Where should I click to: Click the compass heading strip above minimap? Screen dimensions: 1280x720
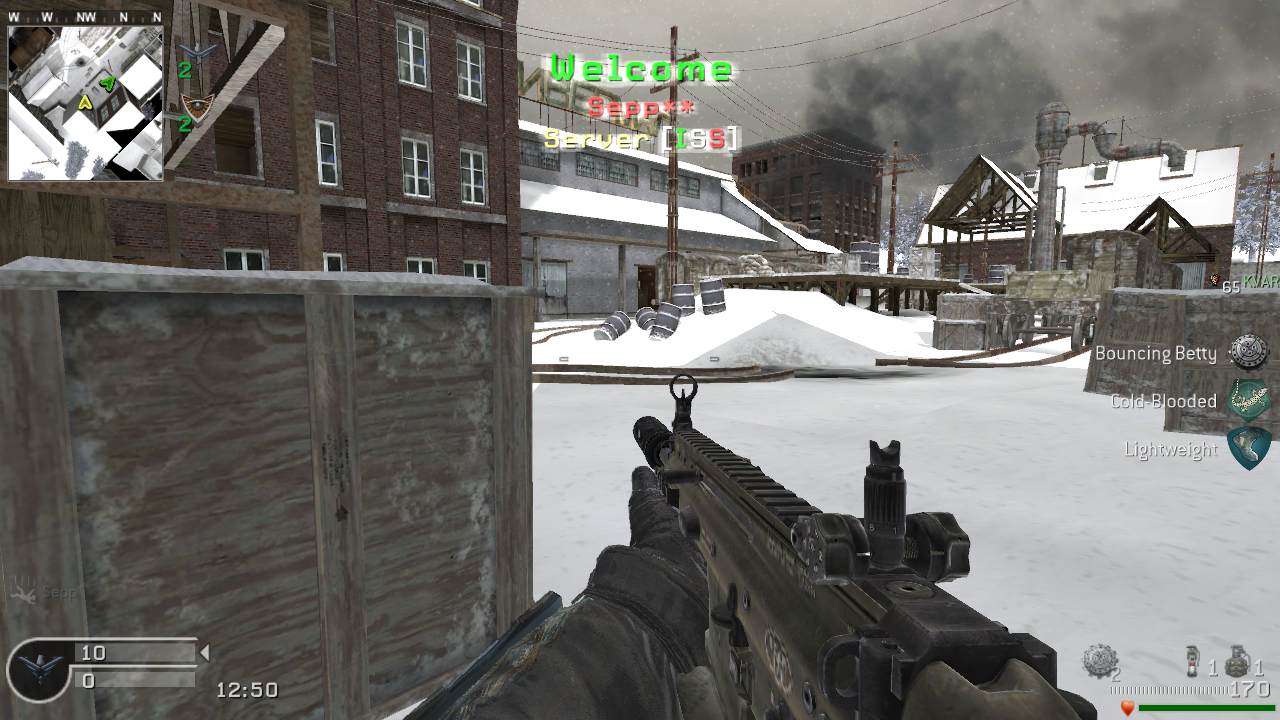tap(85, 16)
